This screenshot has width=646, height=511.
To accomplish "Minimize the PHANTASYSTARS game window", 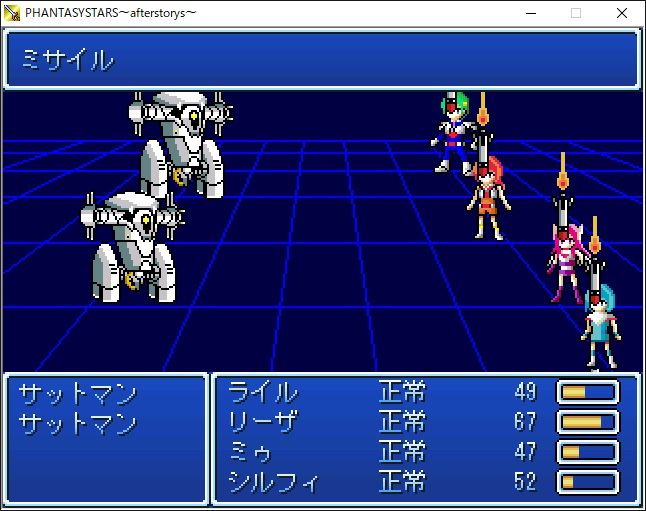I will tap(528, 13).
